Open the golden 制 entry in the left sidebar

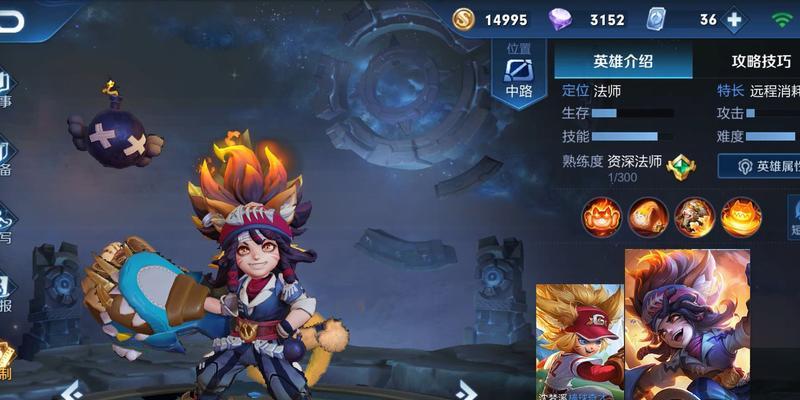tap(7, 362)
